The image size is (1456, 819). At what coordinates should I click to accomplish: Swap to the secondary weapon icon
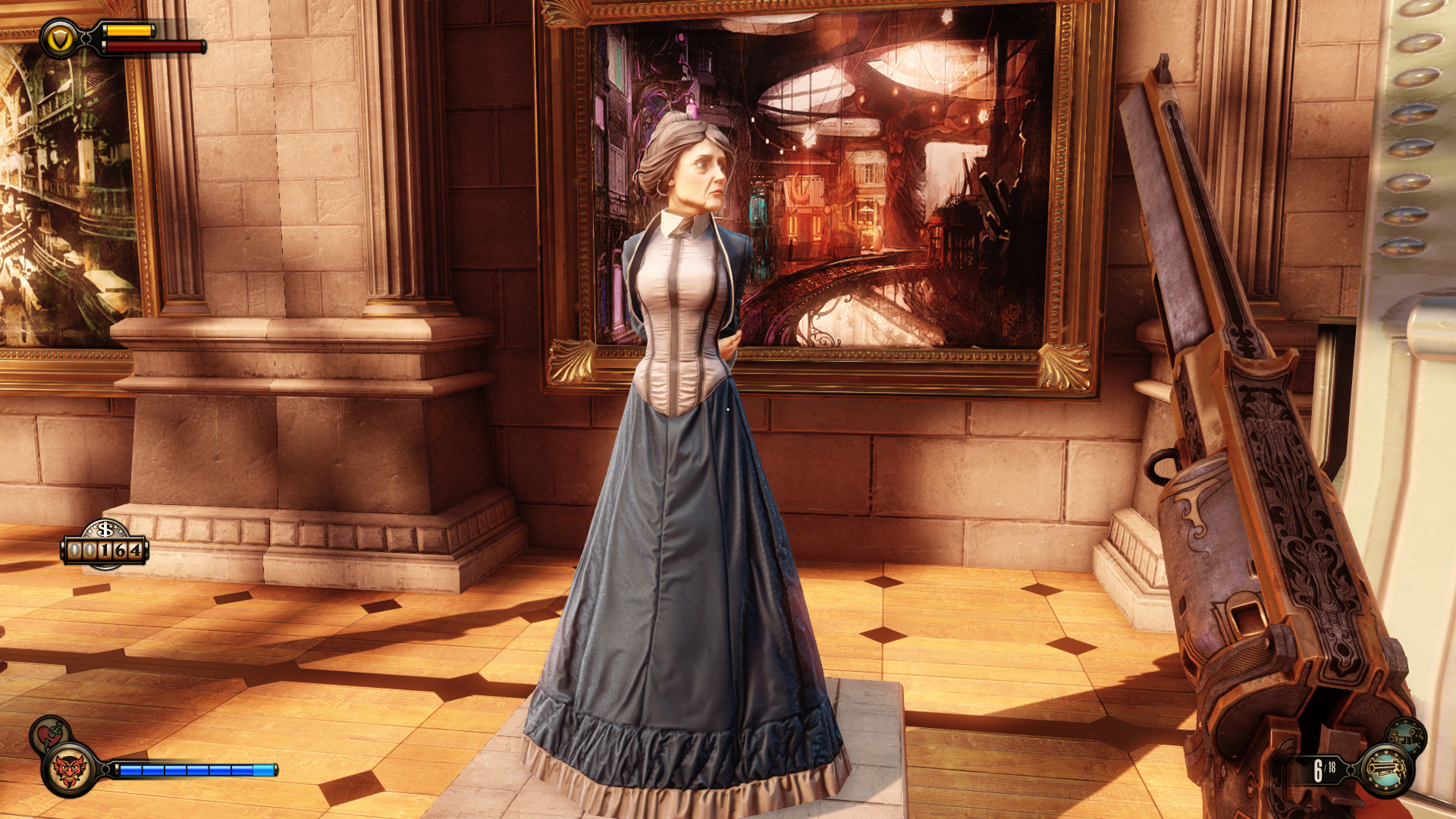point(1407,736)
